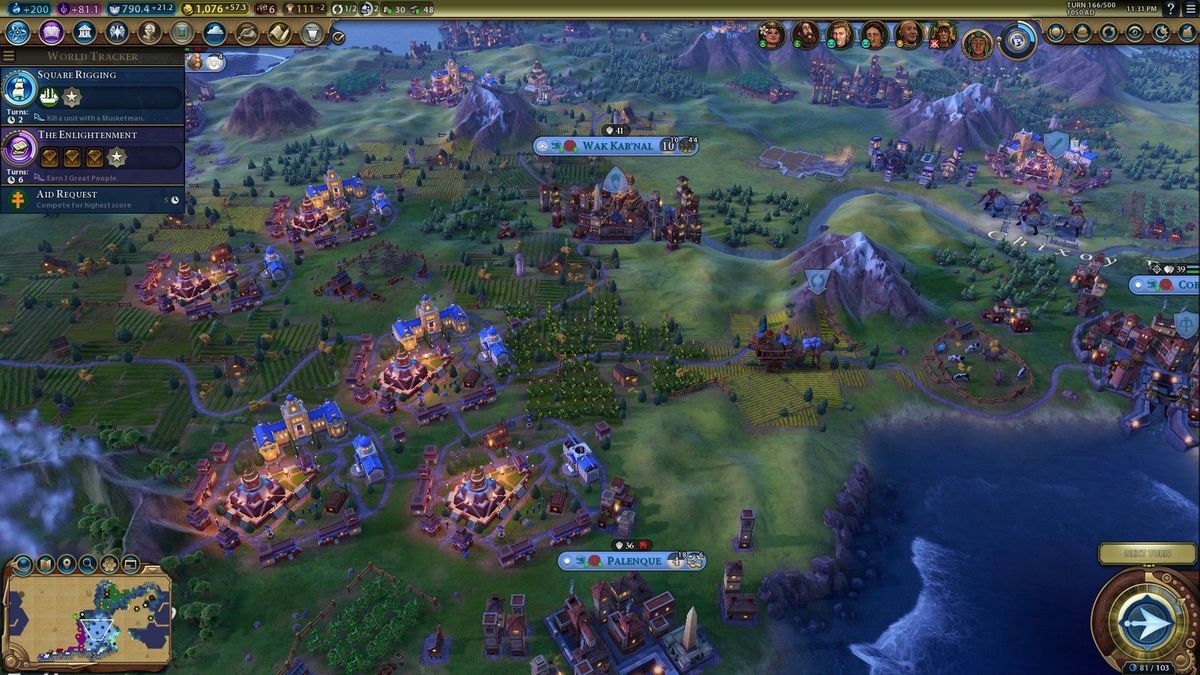
Task: Open the Government screen button
Action: coord(85,32)
